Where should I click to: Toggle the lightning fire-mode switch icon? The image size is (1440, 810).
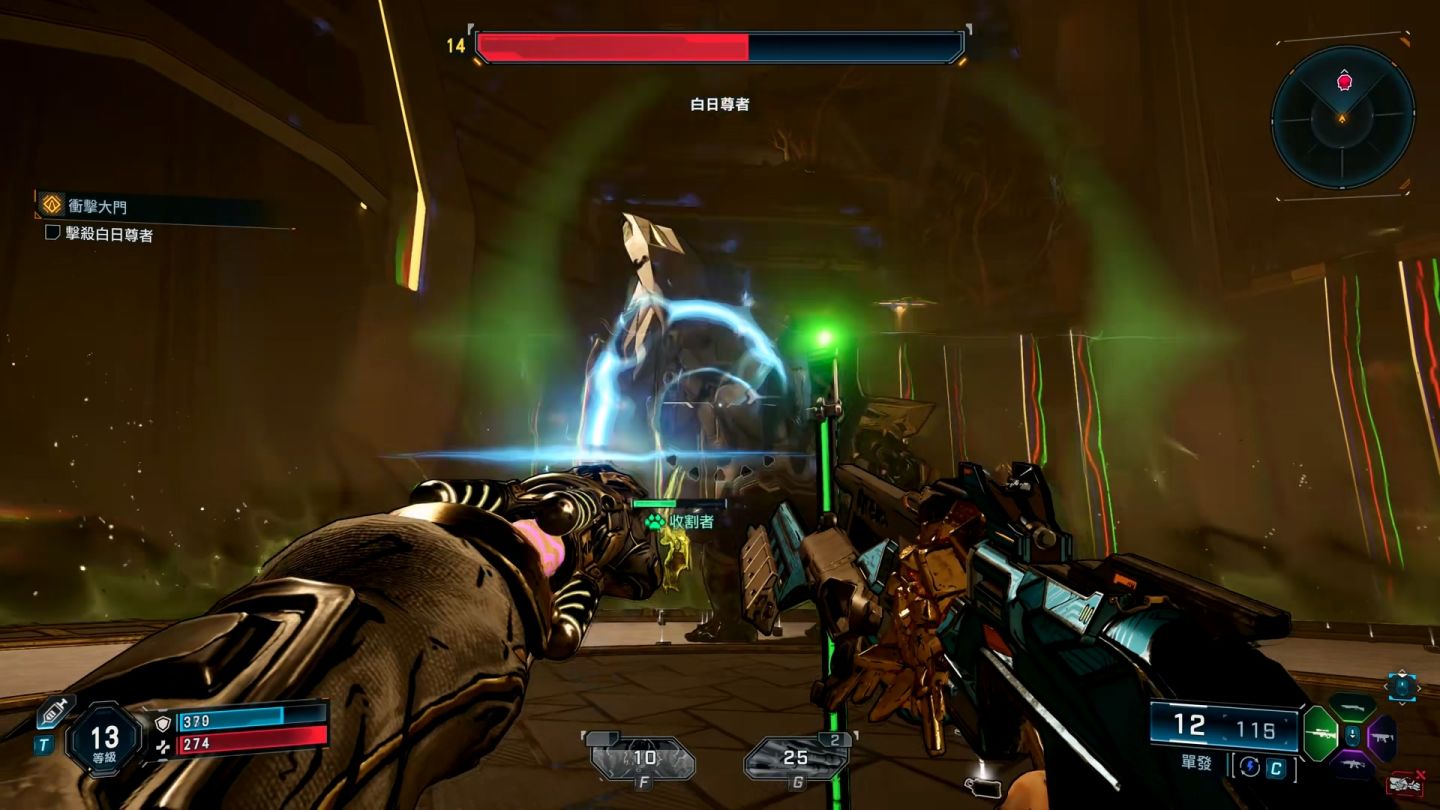coord(1250,768)
